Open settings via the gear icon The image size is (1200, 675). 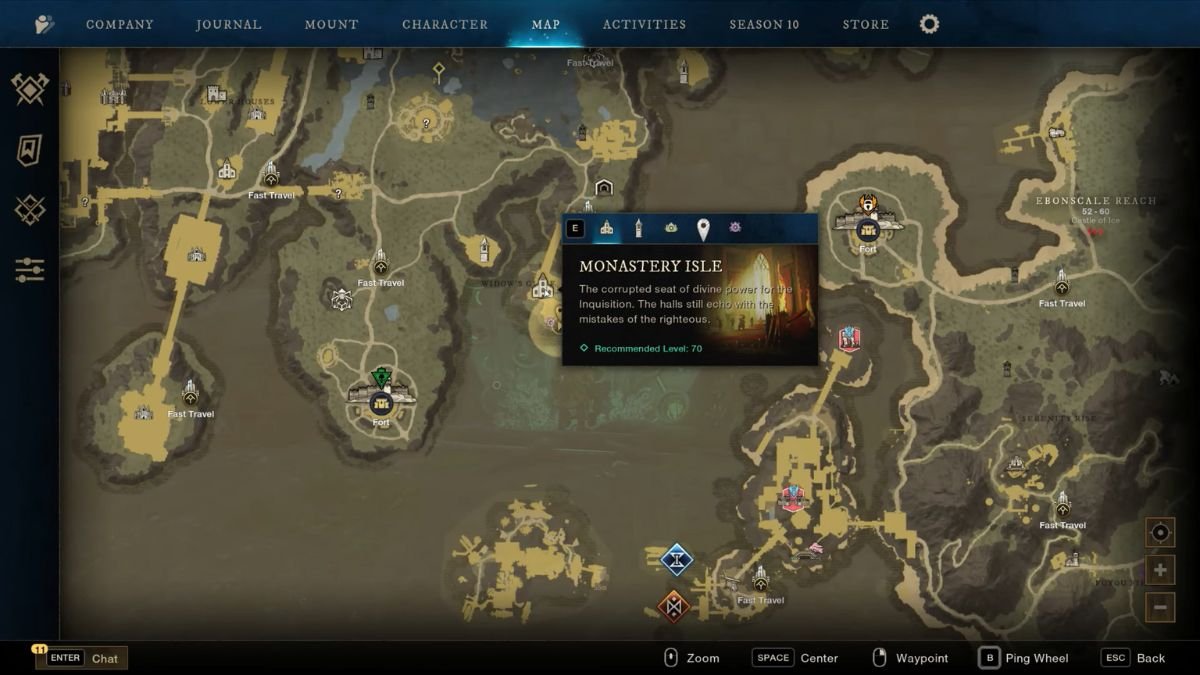coord(929,24)
